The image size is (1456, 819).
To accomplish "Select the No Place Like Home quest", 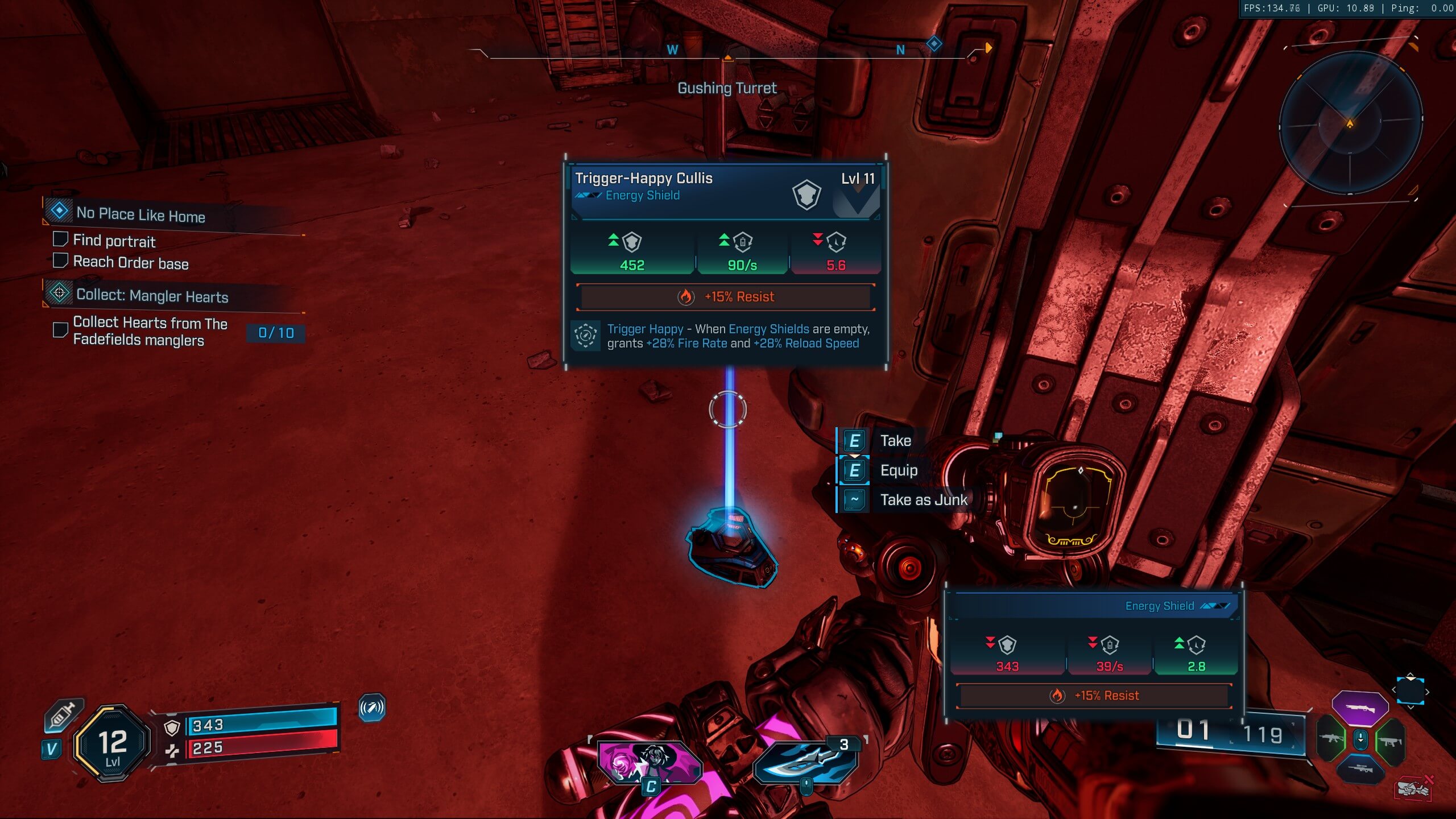I will (140, 214).
